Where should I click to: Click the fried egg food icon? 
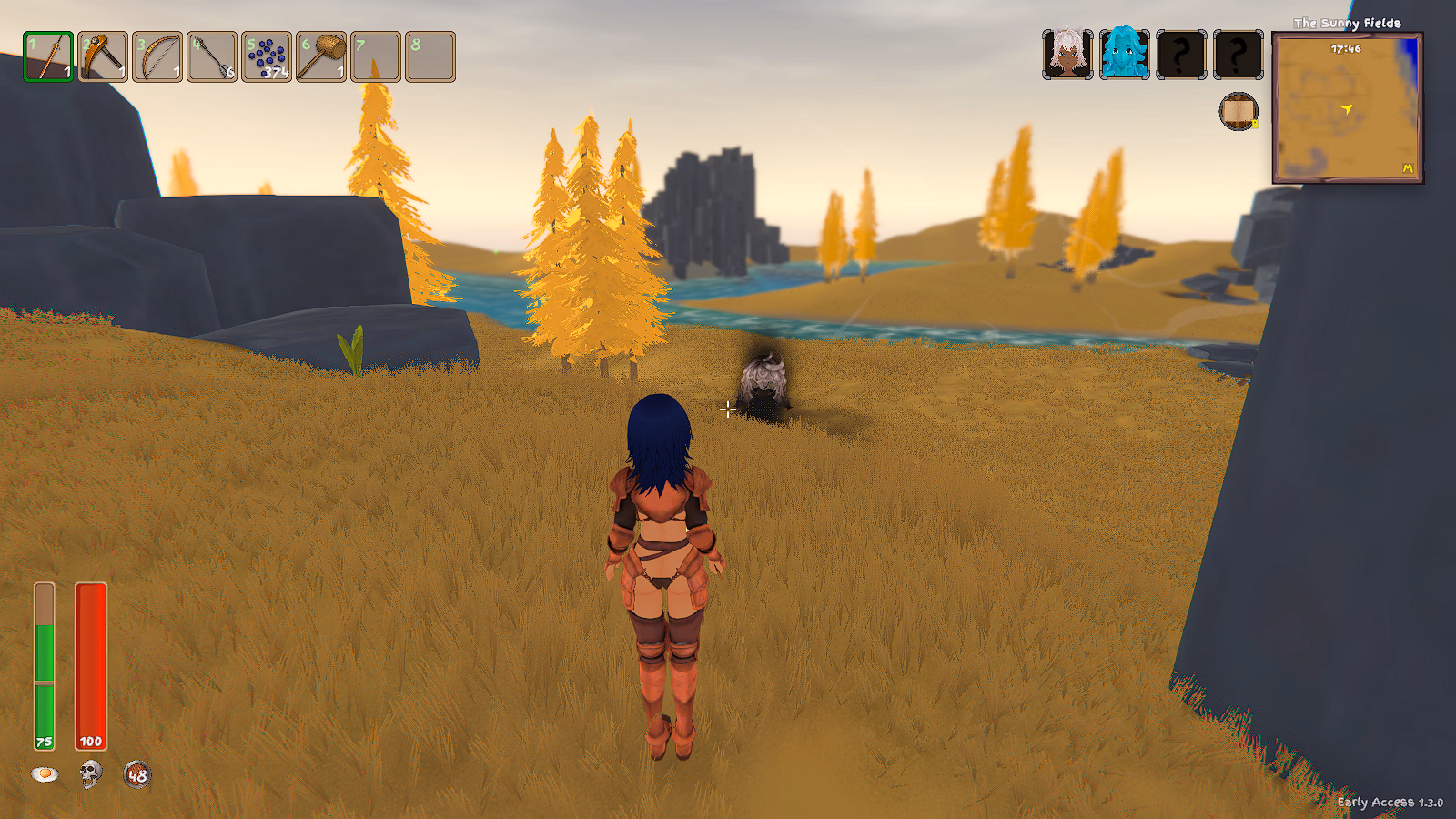(x=45, y=774)
